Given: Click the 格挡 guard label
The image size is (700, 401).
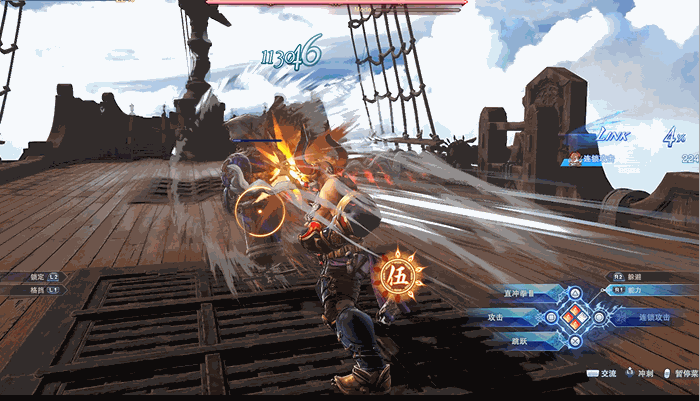Looking at the screenshot, I should [x=39, y=289].
